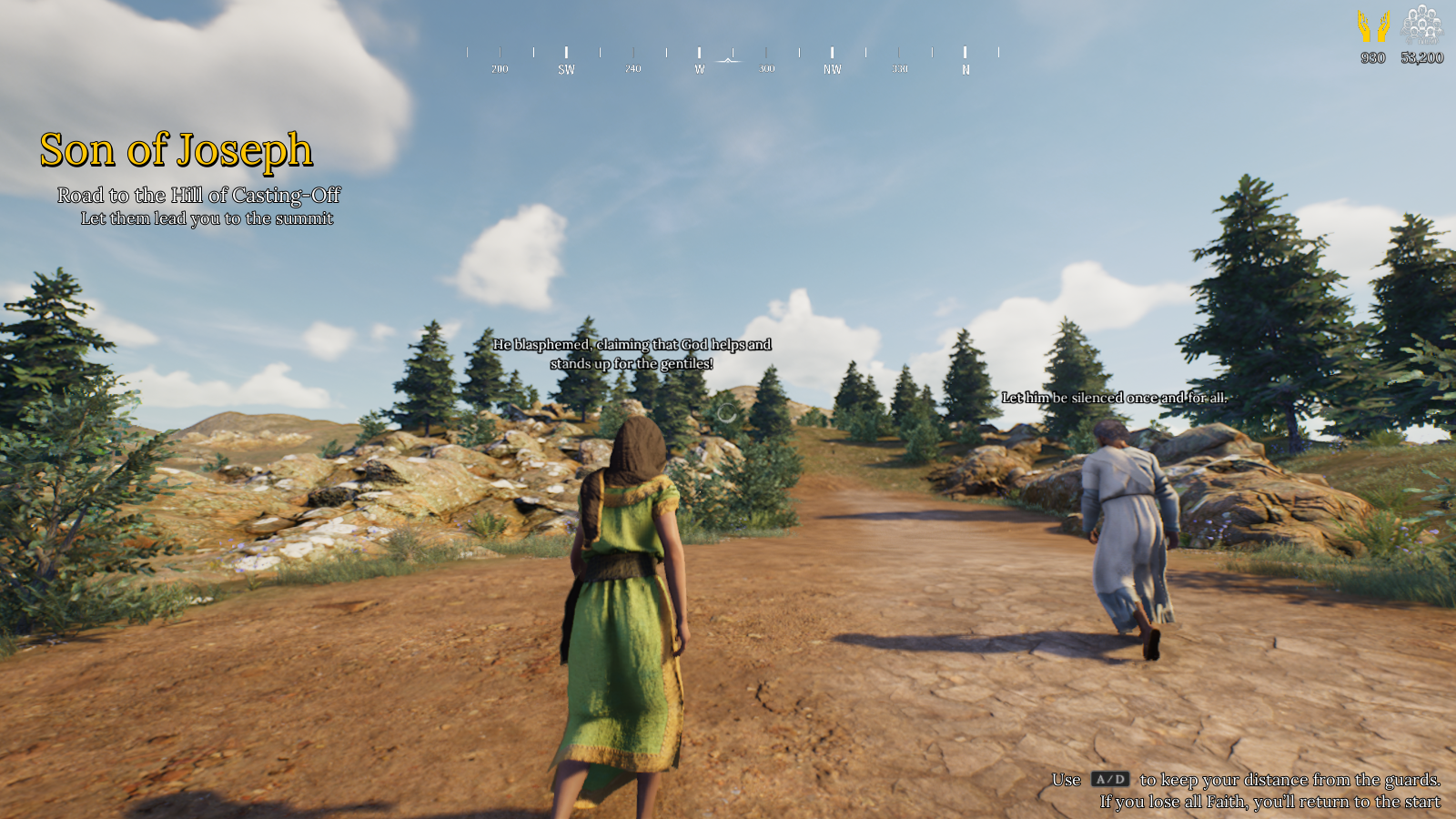Click the white crowd of followers icon
Image resolution: width=1456 pixels, height=819 pixels.
pos(1421,25)
